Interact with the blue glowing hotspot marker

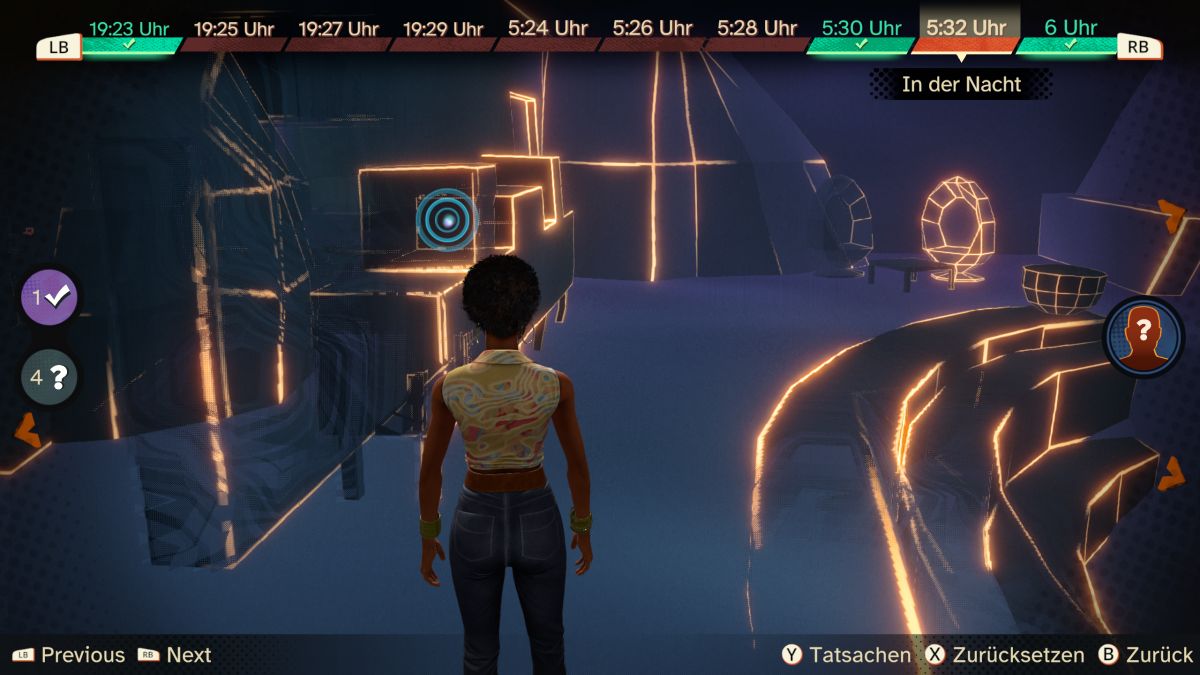pos(447,218)
